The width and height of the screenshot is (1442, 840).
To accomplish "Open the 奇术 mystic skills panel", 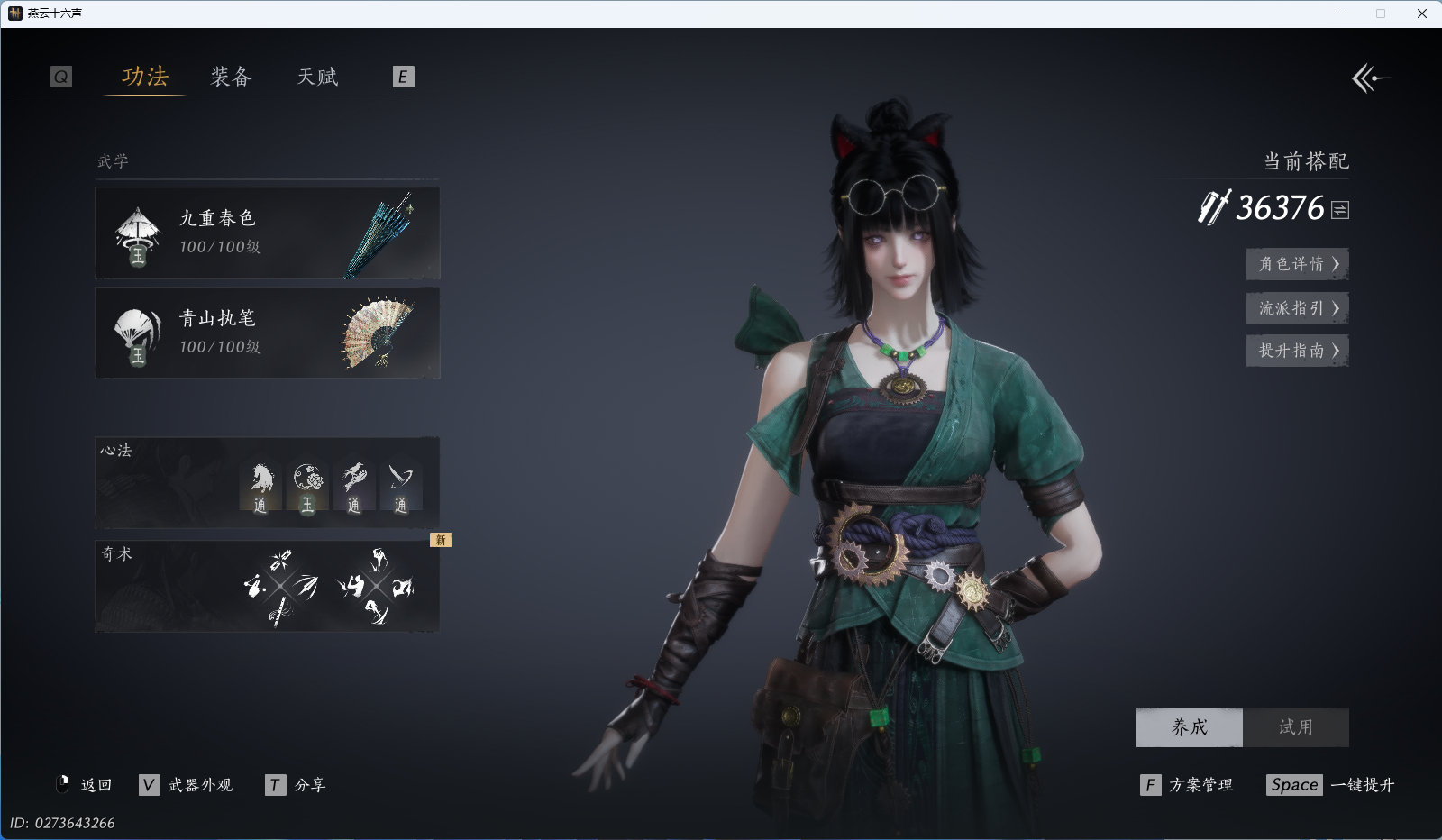I will tap(267, 586).
